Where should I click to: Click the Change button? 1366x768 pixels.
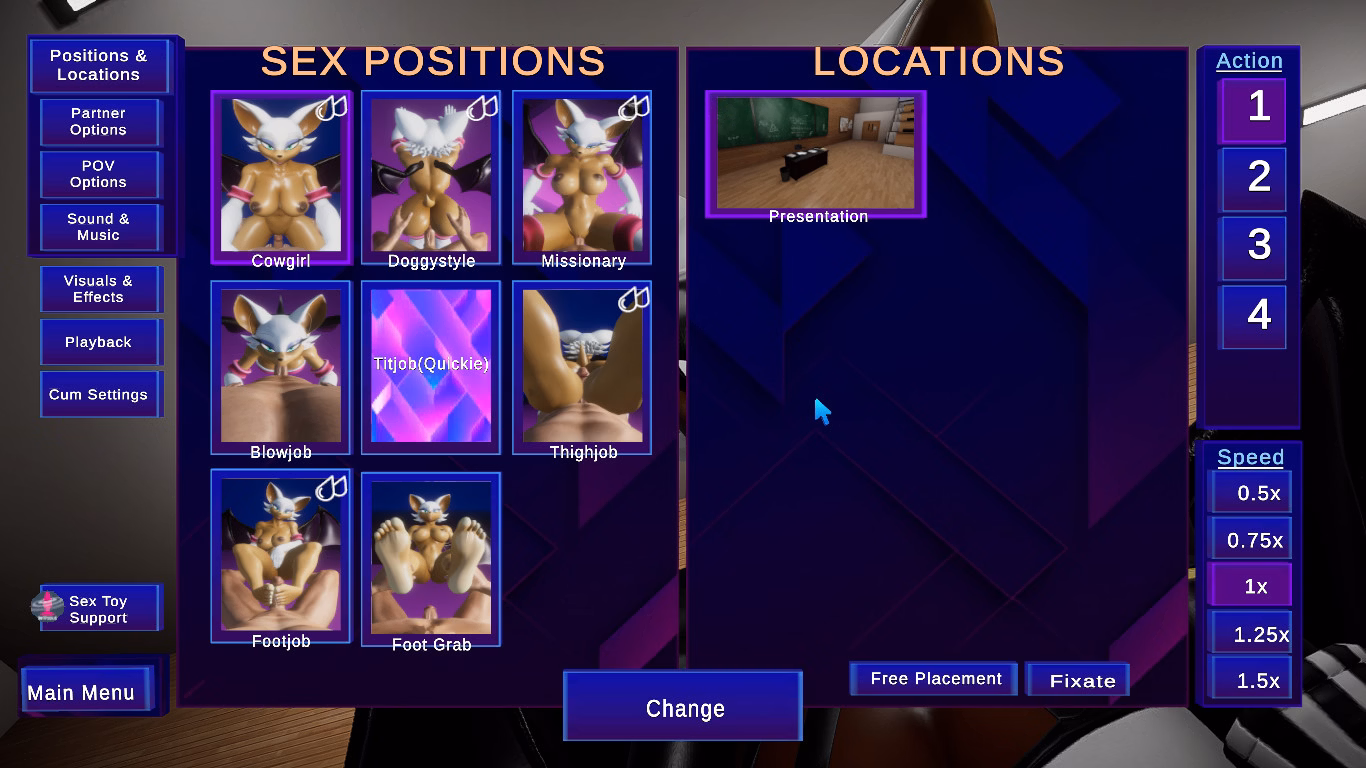(684, 708)
